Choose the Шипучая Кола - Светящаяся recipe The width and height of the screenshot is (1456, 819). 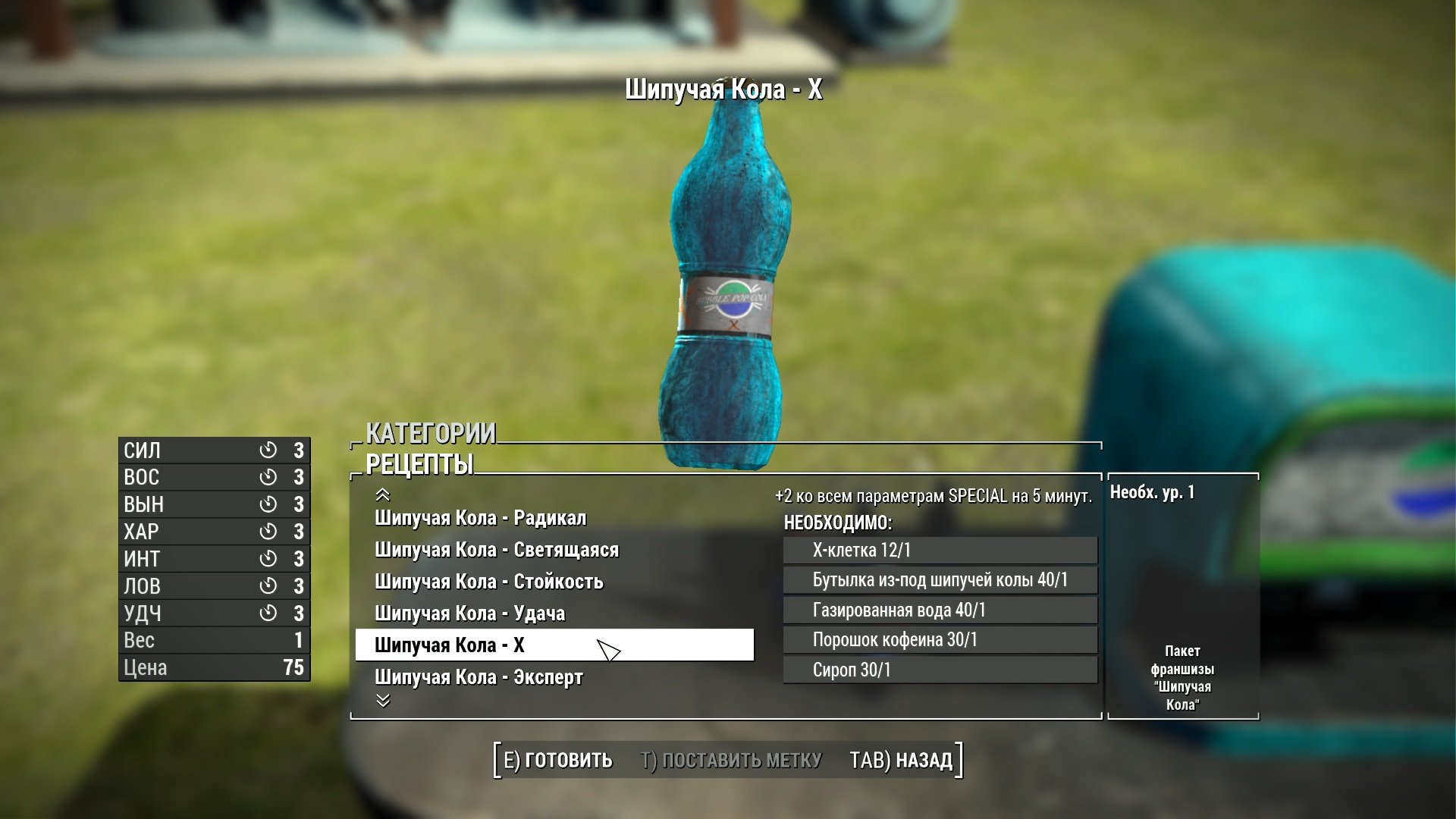click(496, 551)
